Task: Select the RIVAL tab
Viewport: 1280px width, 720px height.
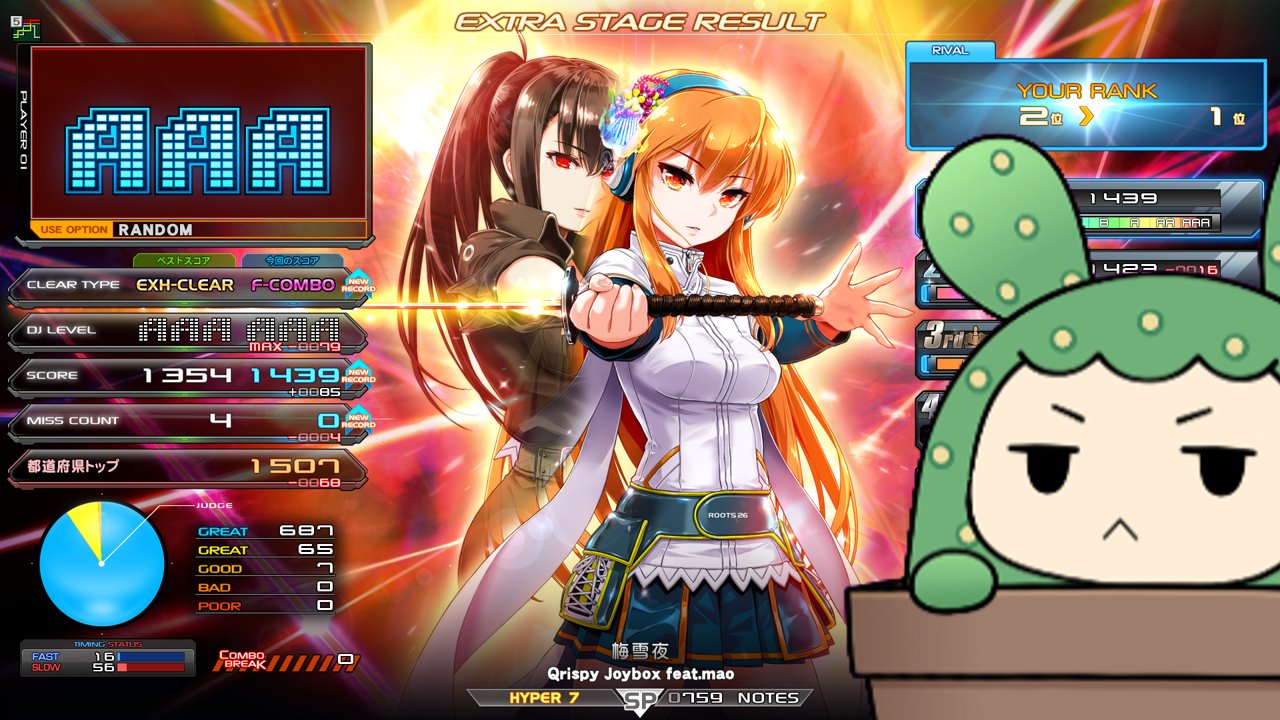Action: (x=950, y=51)
